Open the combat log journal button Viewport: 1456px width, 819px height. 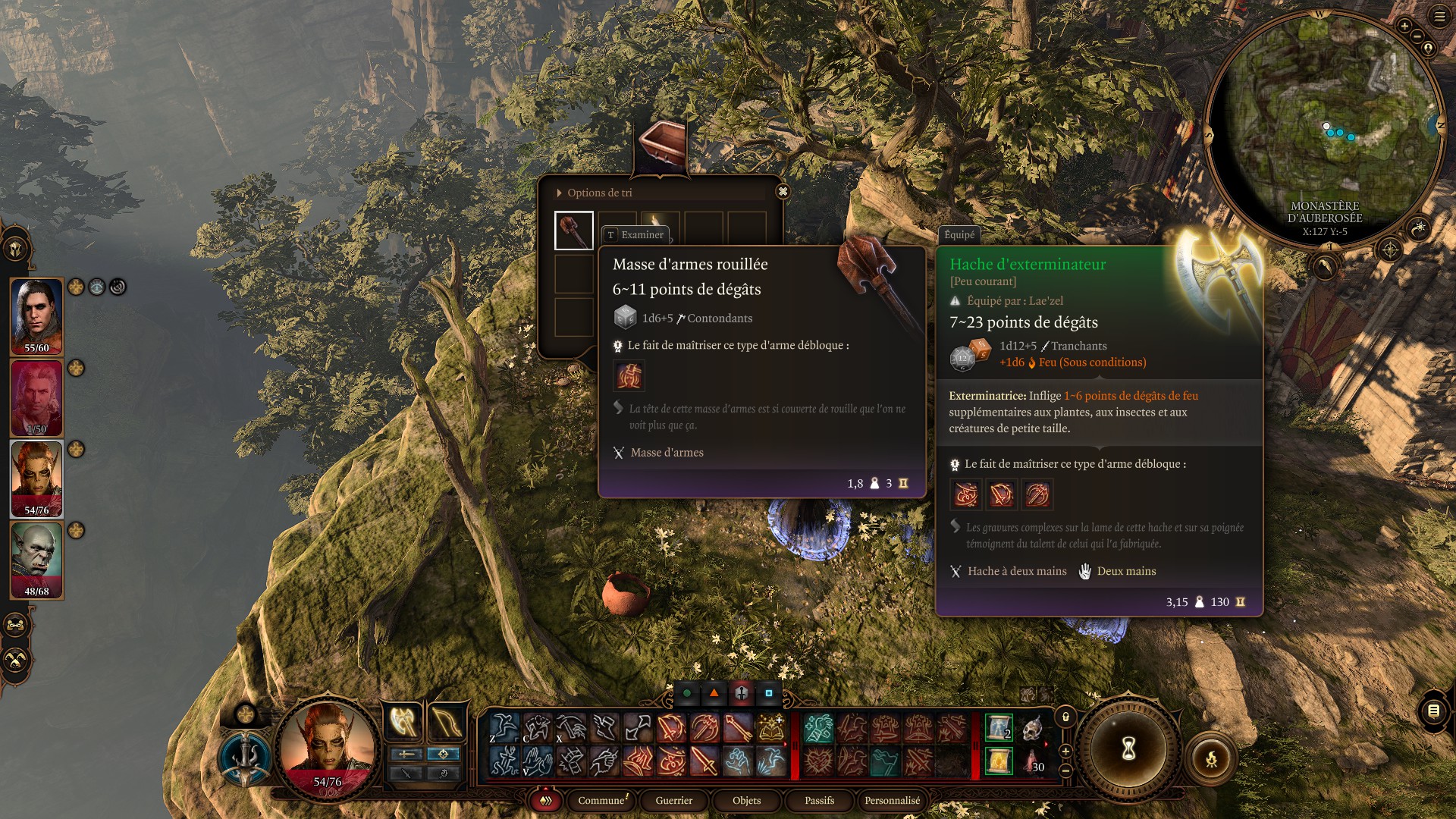[x=1433, y=711]
